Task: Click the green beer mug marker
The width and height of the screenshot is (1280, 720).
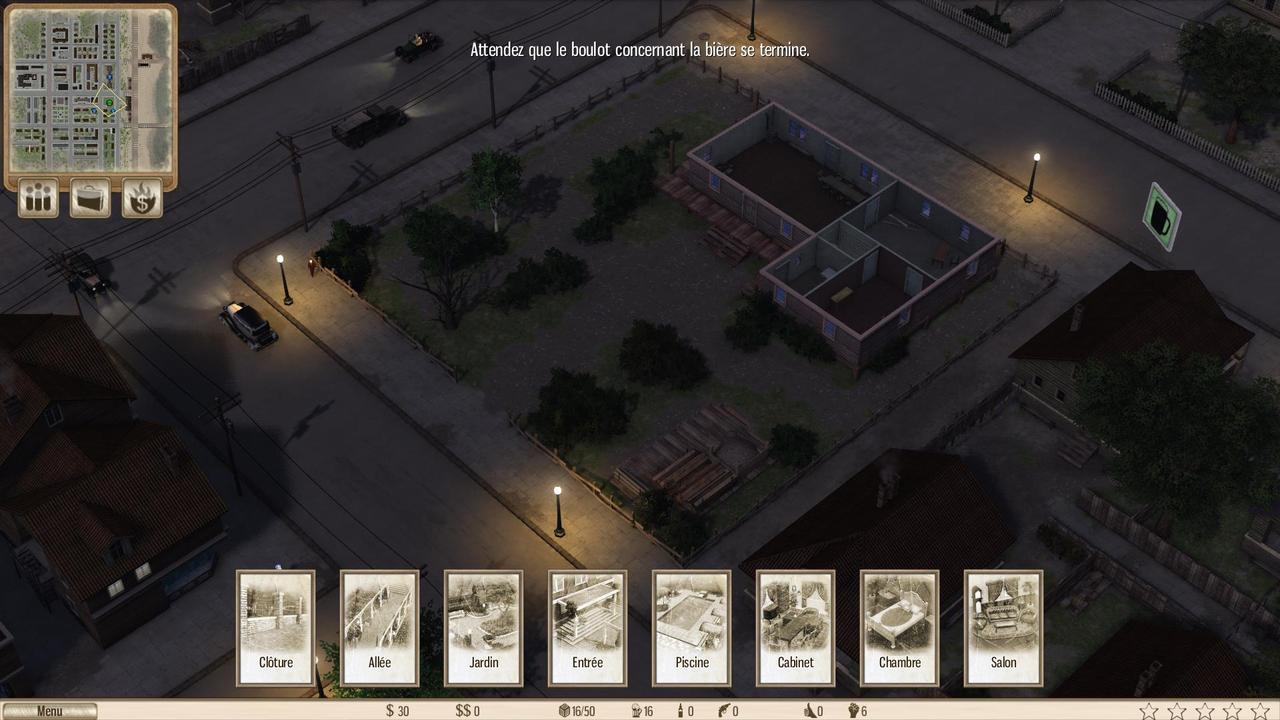Action: coord(1162,216)
